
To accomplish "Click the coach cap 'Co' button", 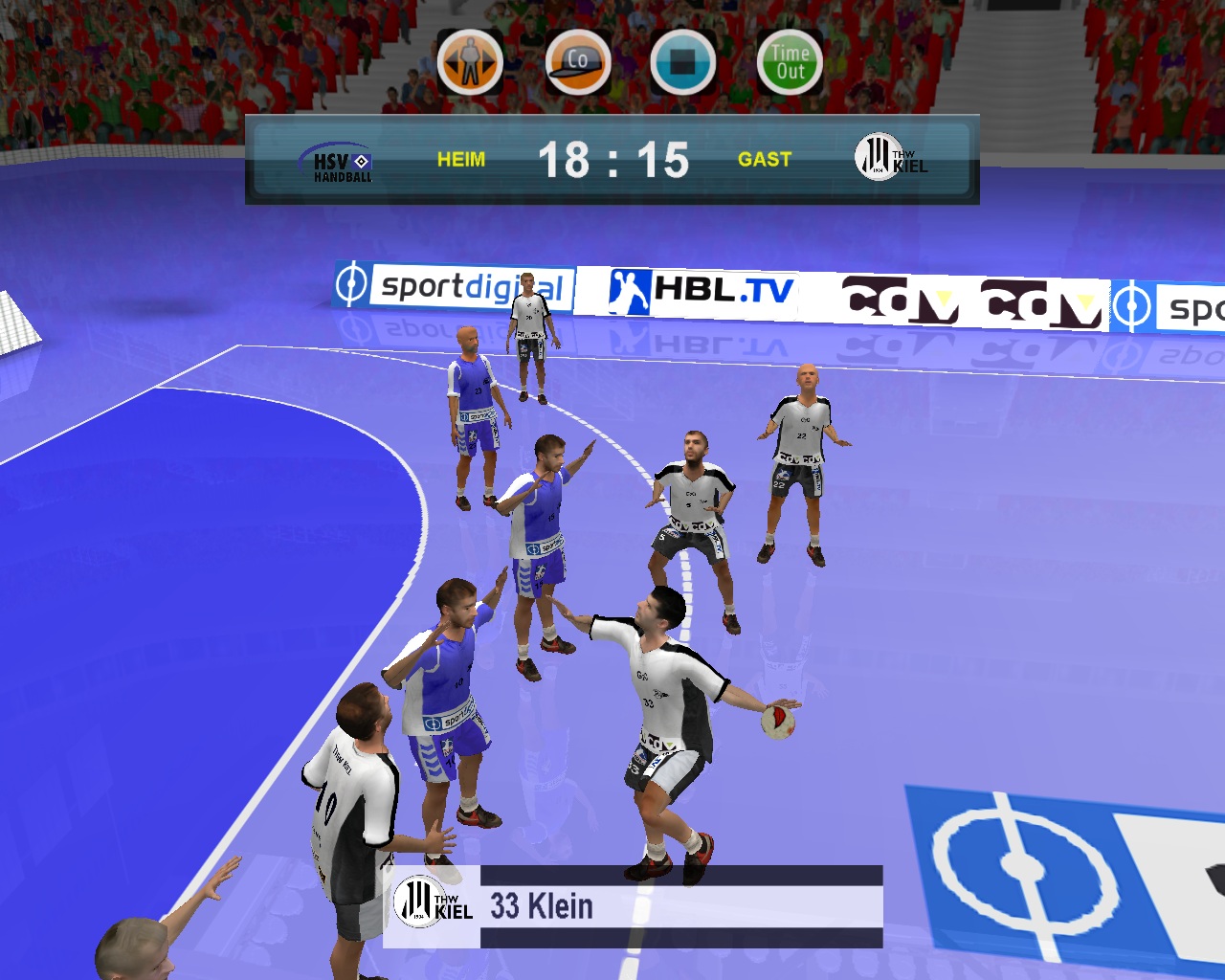I will point(578,62).
